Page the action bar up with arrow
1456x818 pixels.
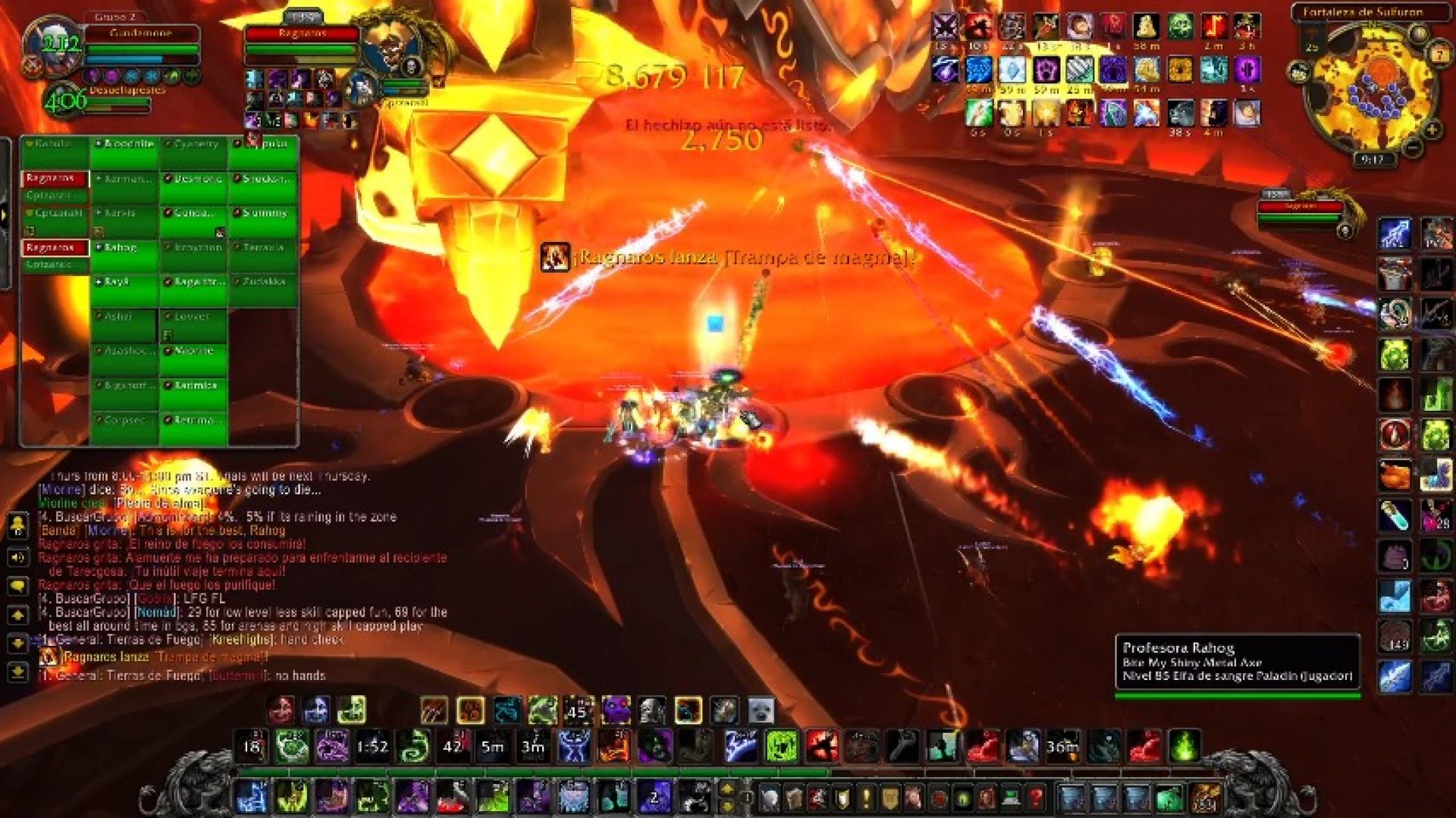726,788
